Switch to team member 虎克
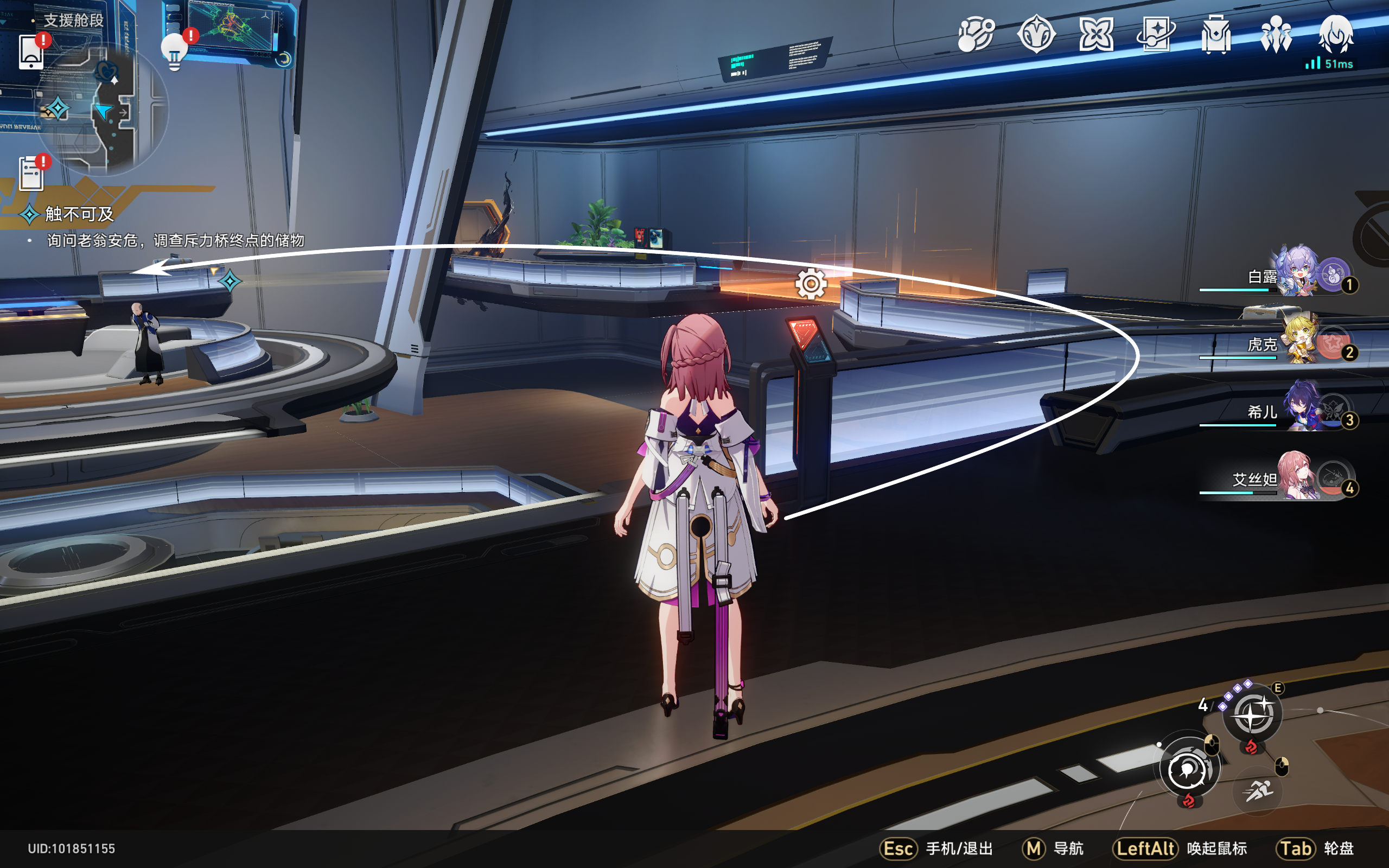Image resolution: width=1389 pixels, height=868 pixels. [x=1298, y=341]
